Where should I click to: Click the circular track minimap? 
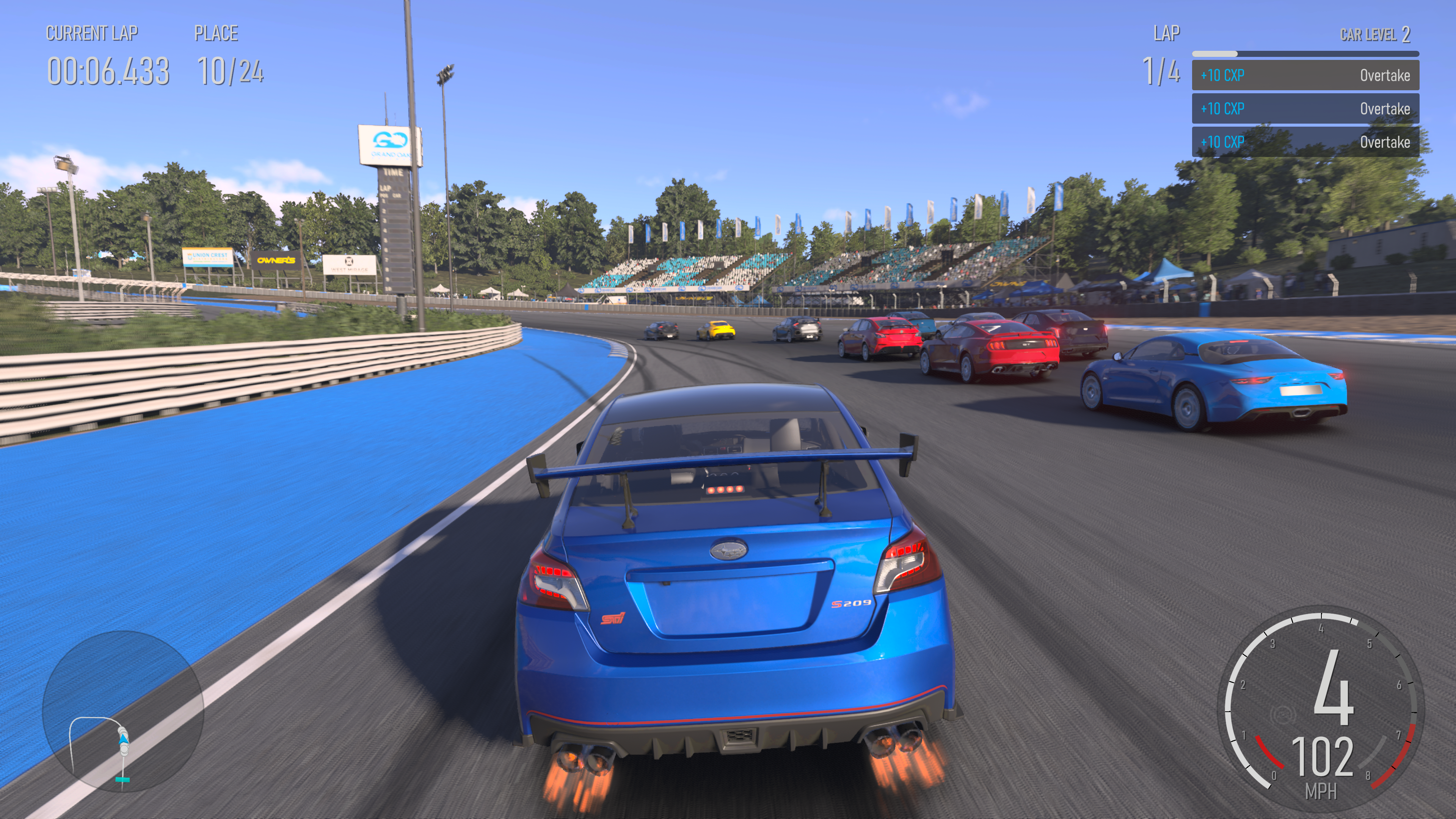point(122,711)
